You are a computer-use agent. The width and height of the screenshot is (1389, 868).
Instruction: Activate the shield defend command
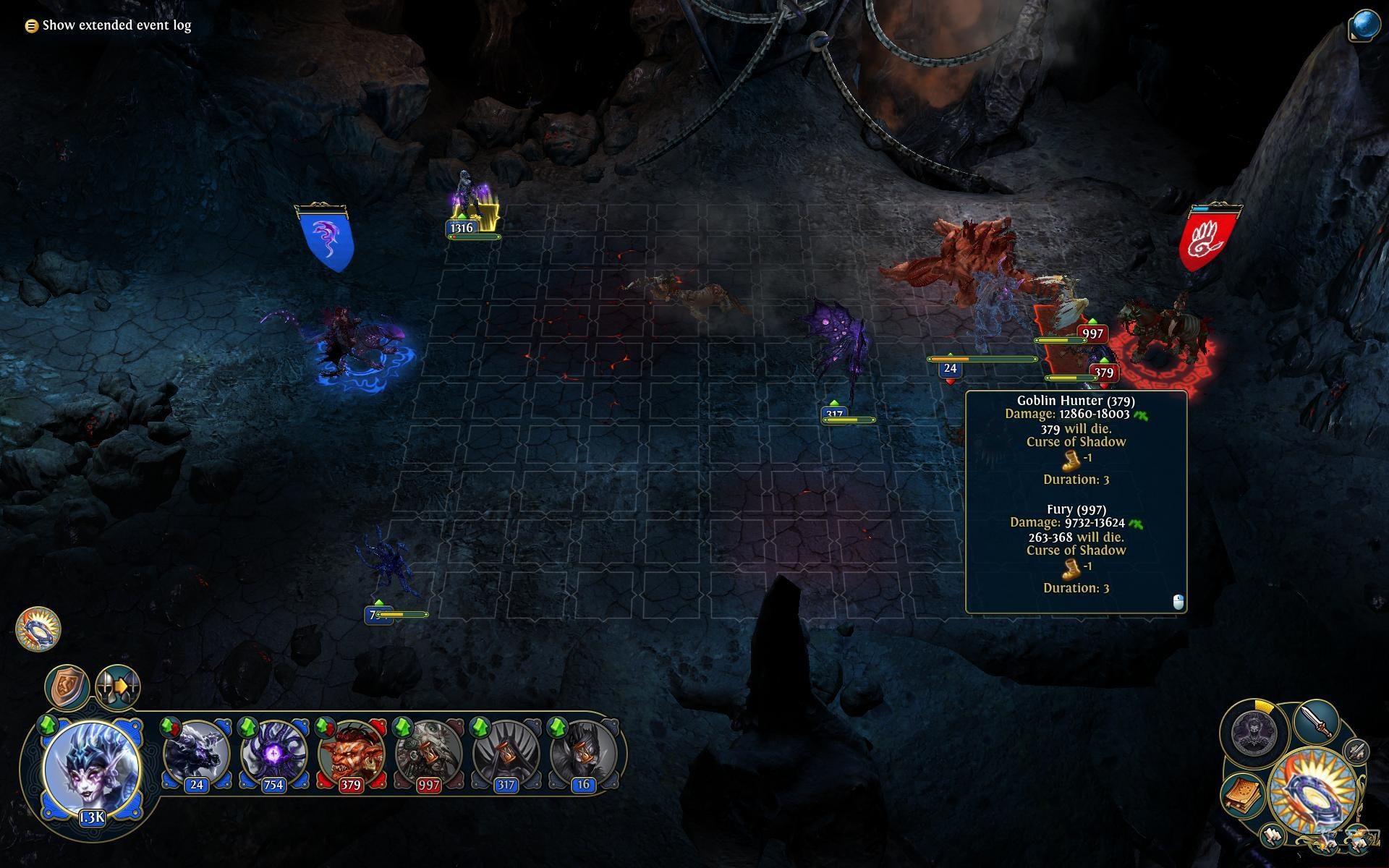pyautogui.click(x=67, y=686)
